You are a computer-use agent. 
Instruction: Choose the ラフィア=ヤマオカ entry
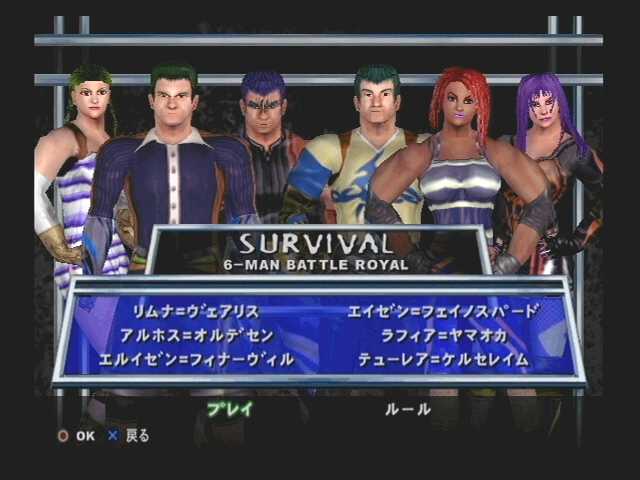[x=442, y=334]
